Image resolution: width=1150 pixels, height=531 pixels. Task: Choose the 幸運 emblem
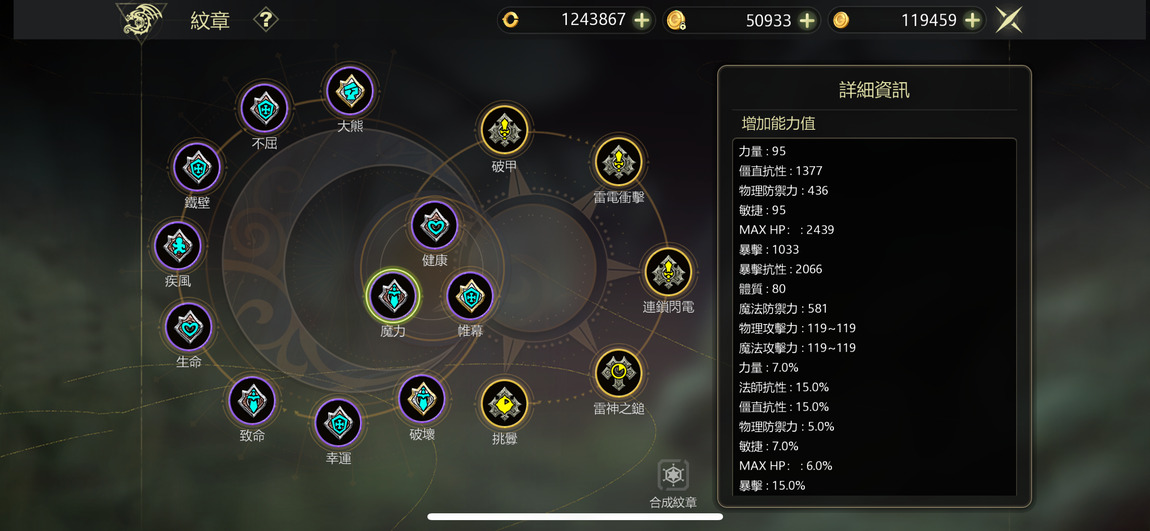tap(339, 423)
